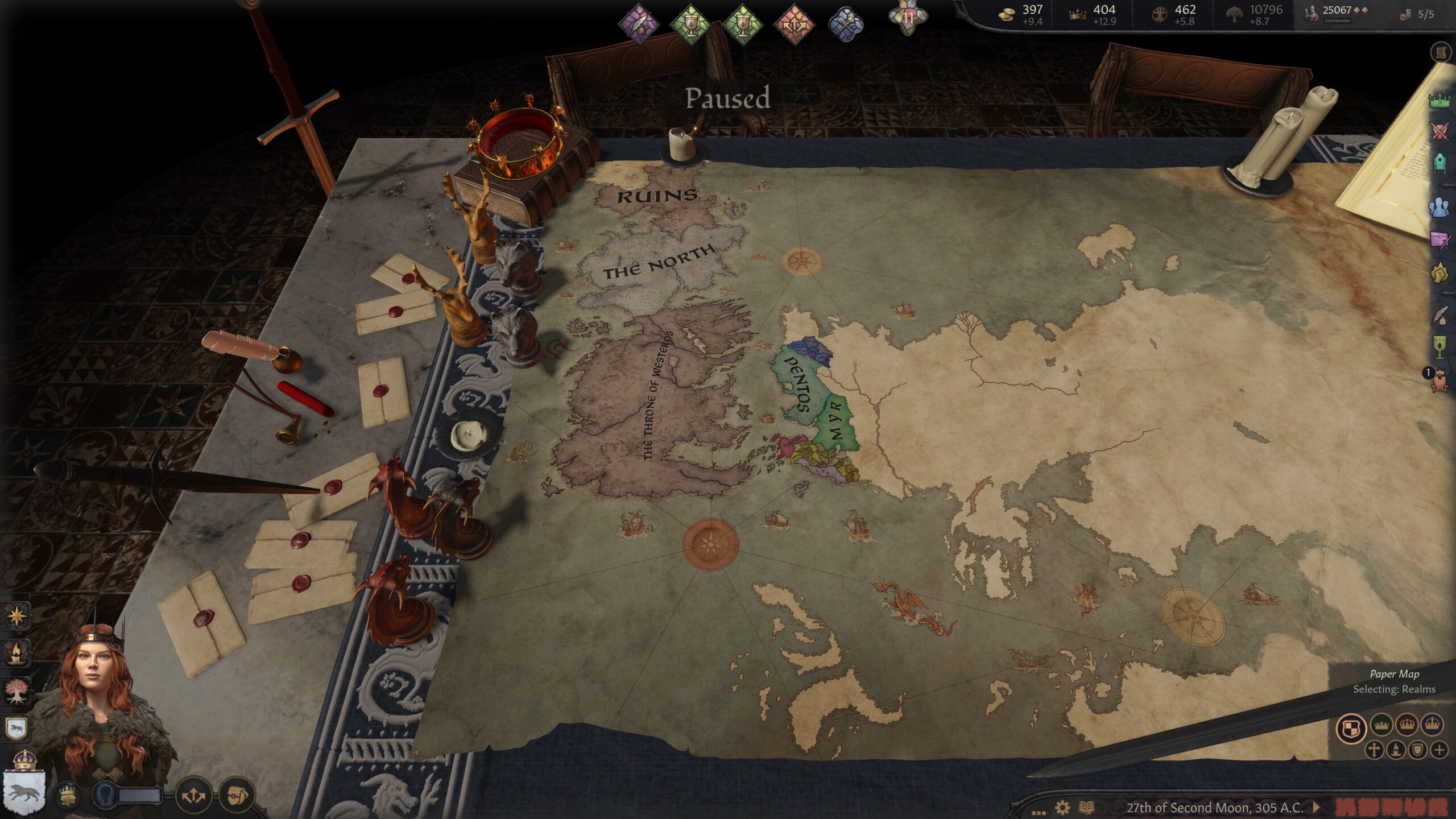The image size is (1456, 819).
Task: Open the weirwood tree faith button
Action: (x=16, y=690)
